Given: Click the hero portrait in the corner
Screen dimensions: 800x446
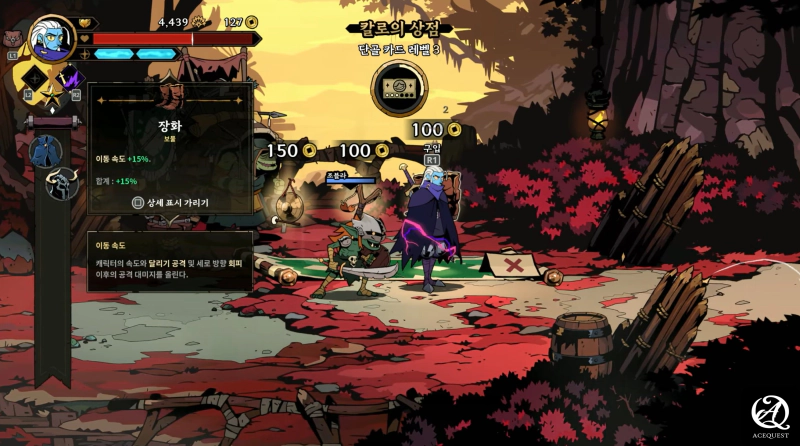Looking at the screenshot, I should (x=47, y=38).
